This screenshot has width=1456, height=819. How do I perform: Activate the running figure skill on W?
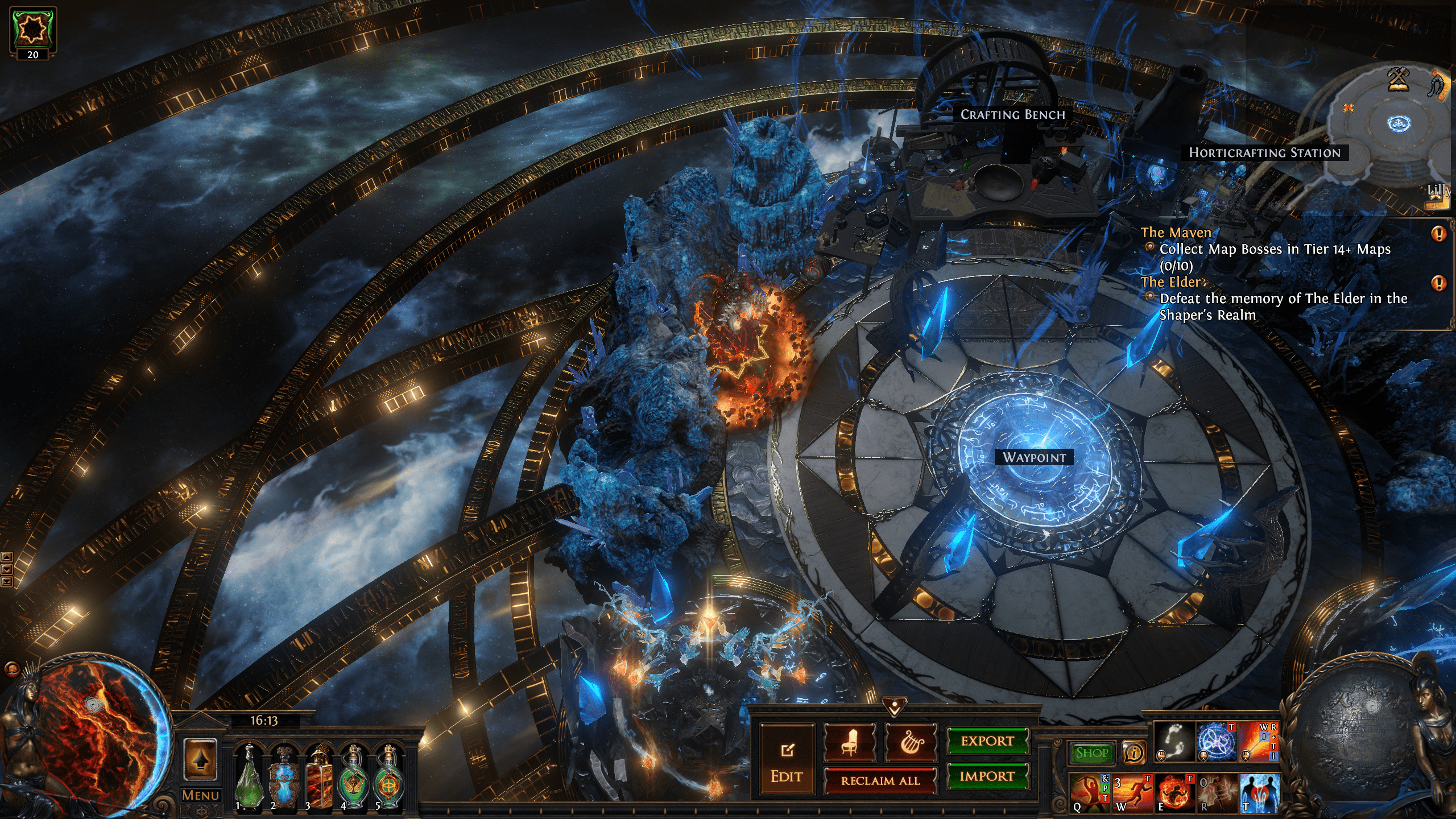[x=1132, y=793]
